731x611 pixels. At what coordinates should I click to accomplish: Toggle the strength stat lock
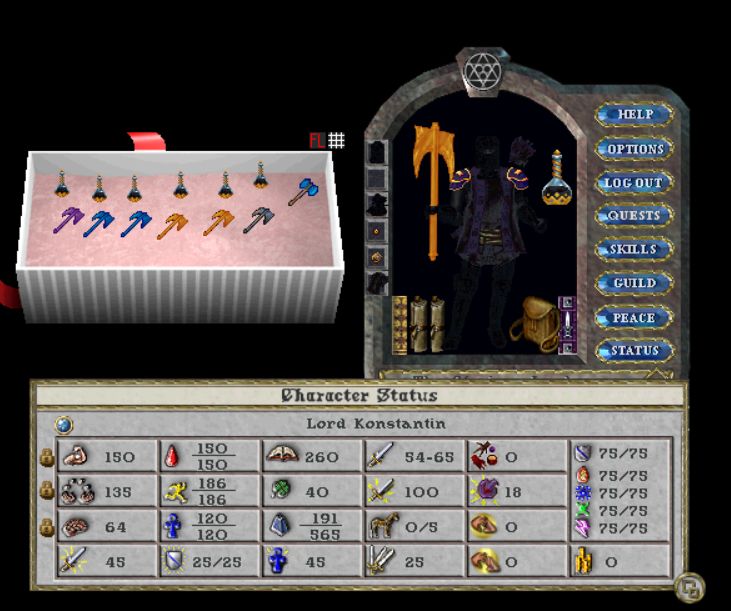point(45,457)
